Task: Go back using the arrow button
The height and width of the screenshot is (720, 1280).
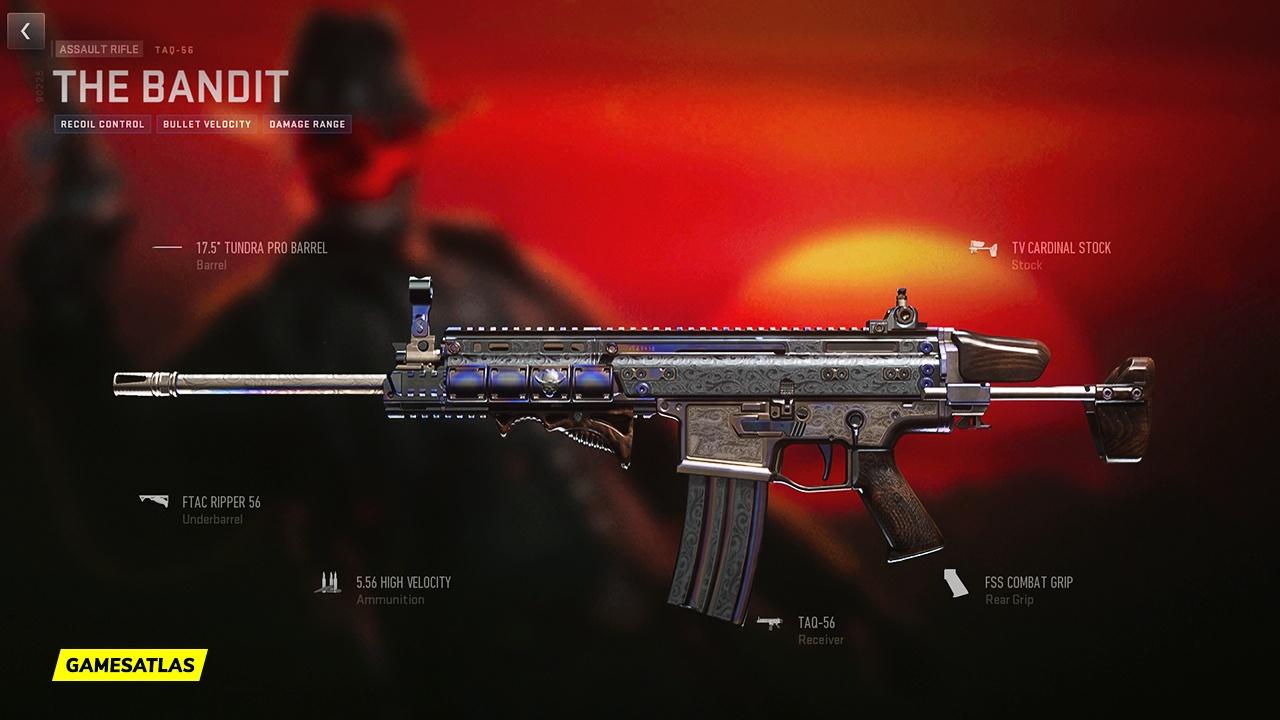Action: coord(26,31)
